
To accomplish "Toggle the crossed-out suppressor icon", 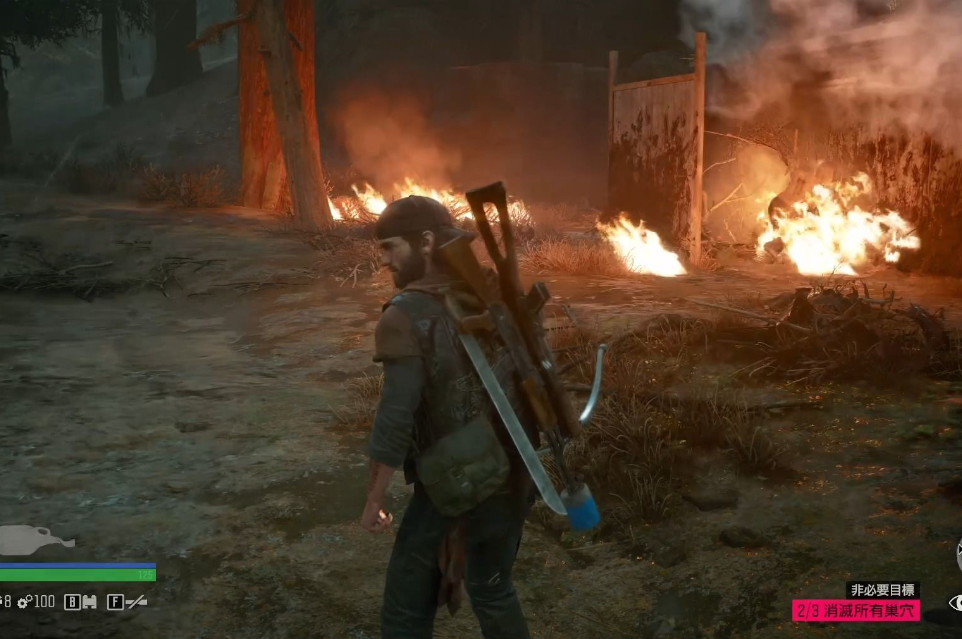I will click(x=135, y=602).
